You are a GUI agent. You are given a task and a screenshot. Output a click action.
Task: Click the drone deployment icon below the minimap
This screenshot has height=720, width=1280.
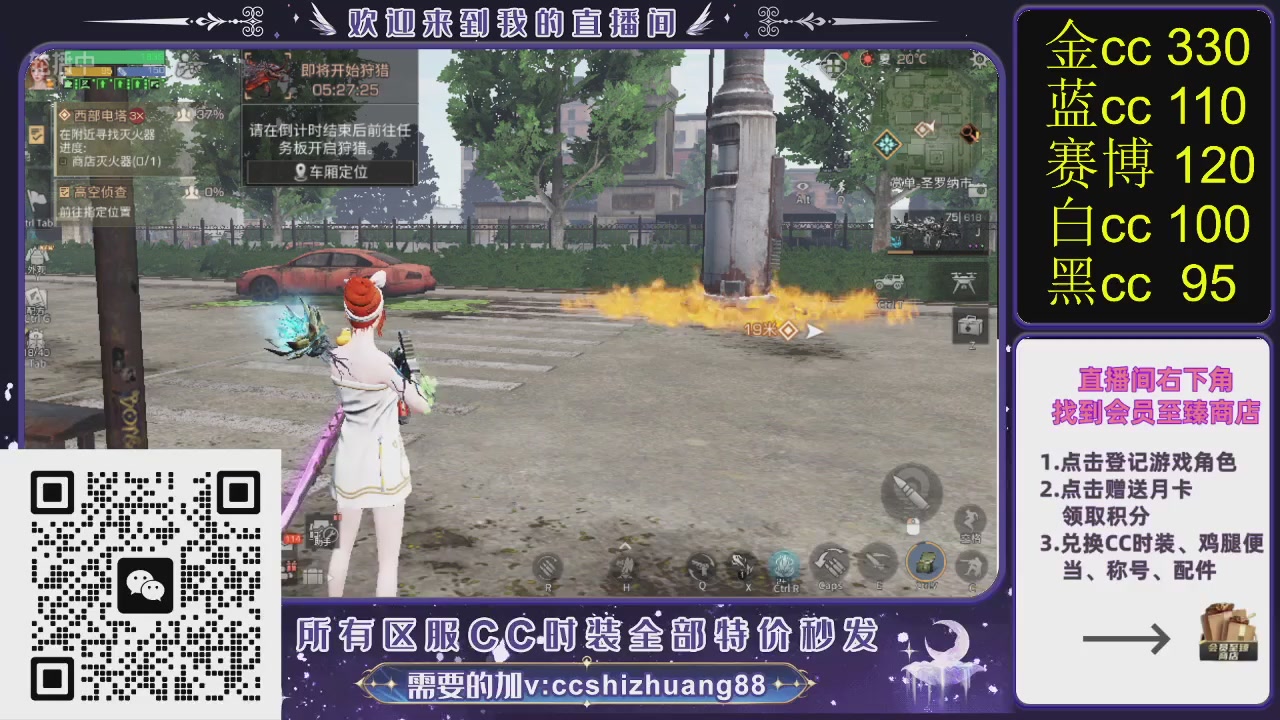click(x=964, y=280)
